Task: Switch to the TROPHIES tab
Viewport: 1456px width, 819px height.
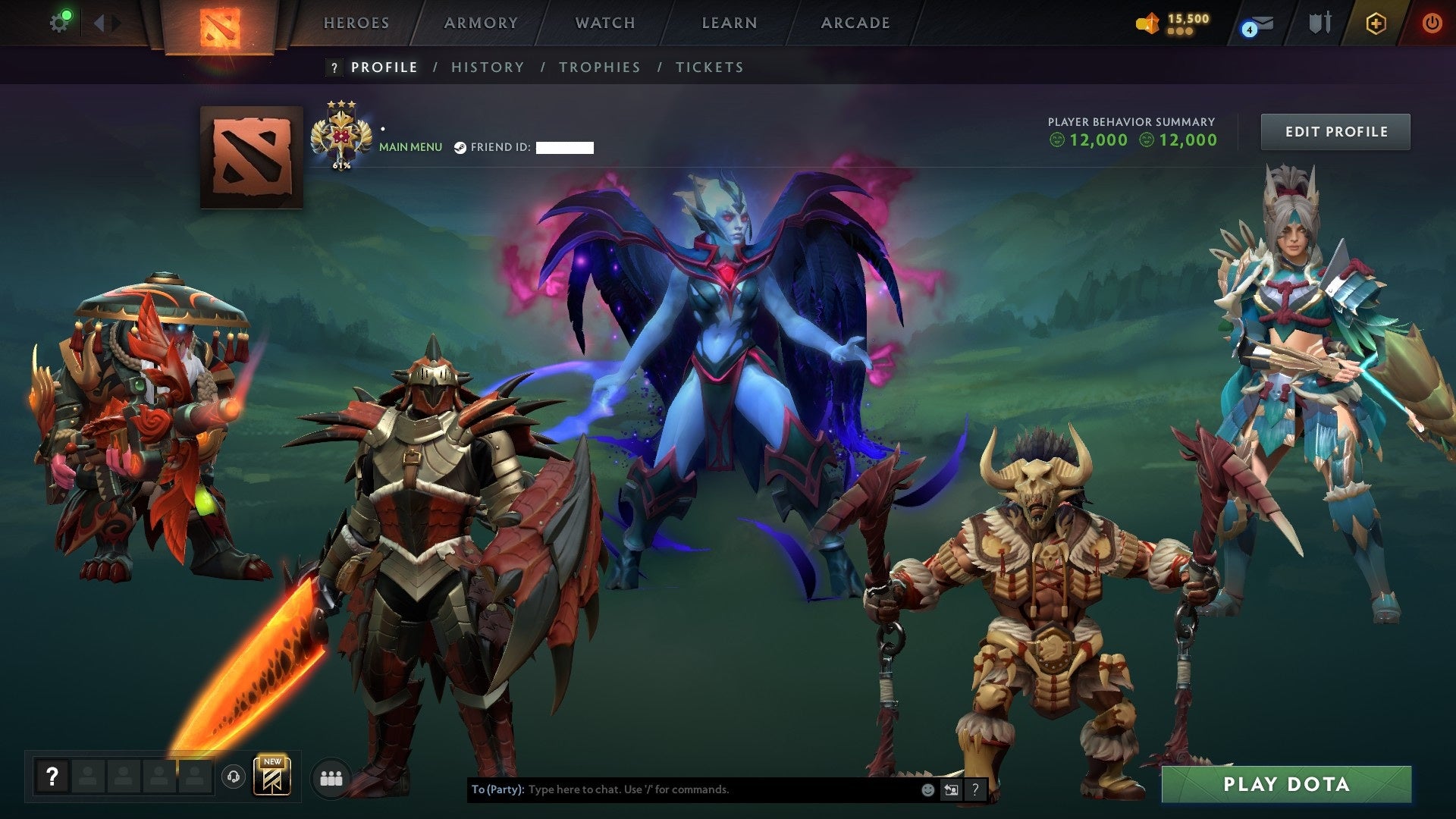Action: tap(600, 67)
